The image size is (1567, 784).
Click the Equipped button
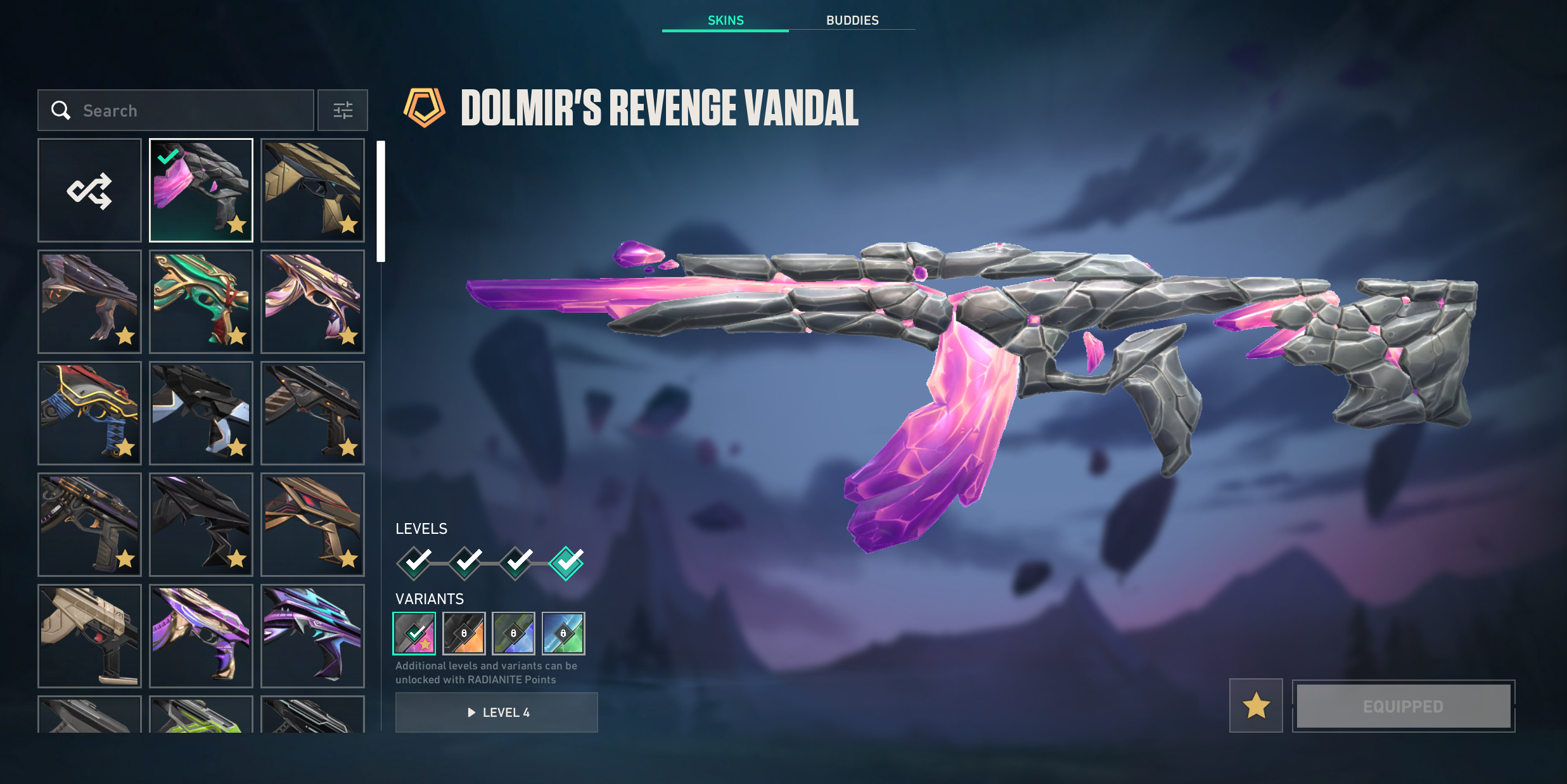1403,706
